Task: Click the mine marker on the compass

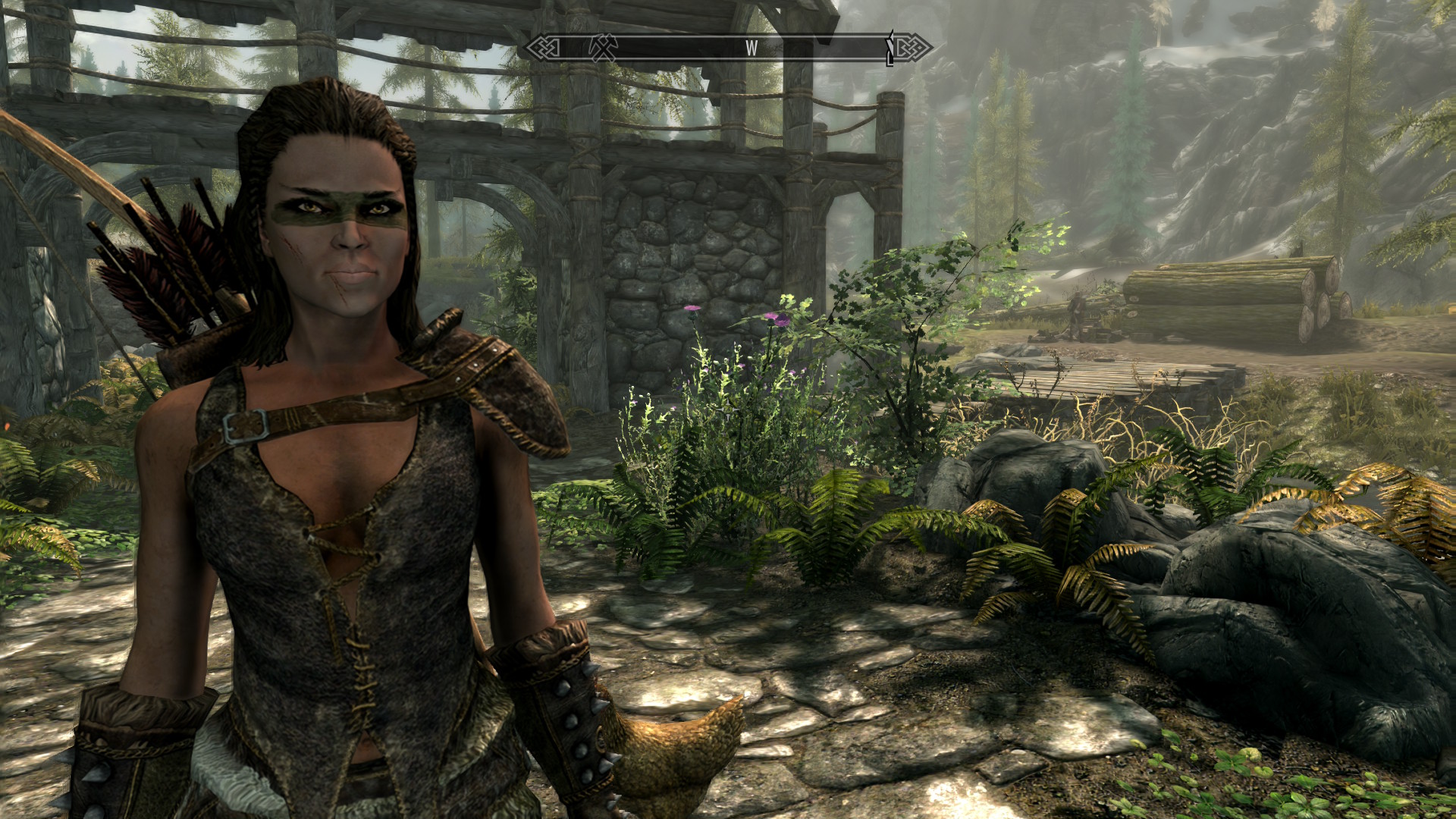Action: [x=604, y=48]
